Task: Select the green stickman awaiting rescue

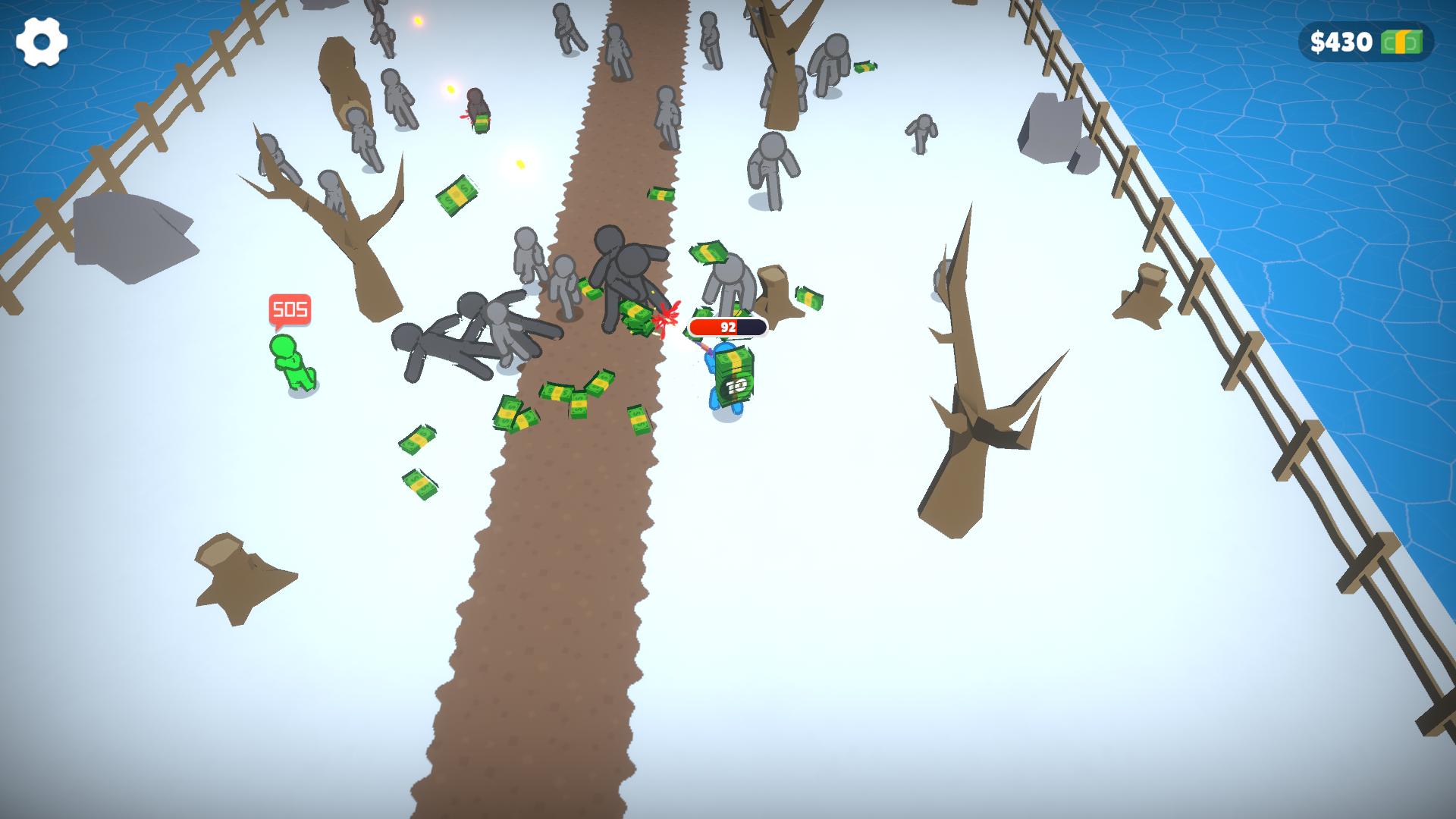Action: coord(290,364)
